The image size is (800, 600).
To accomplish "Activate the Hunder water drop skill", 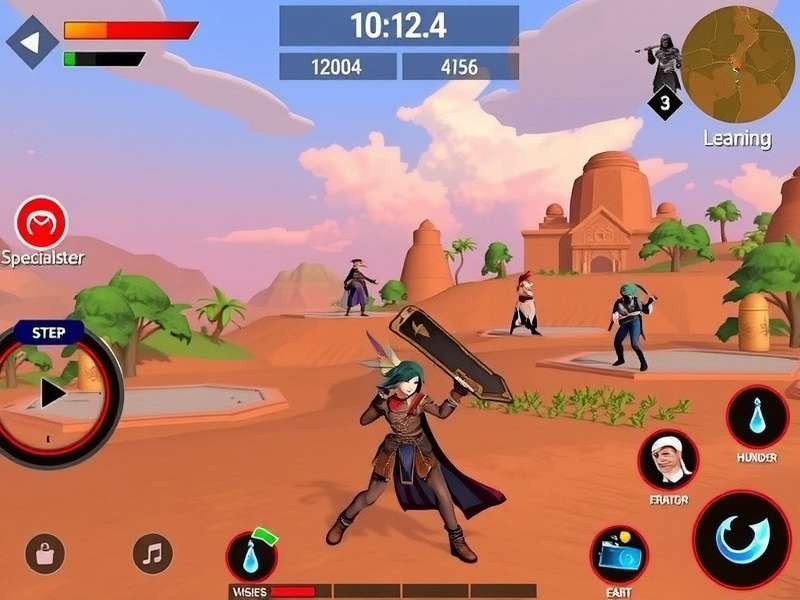I will 757,417.
